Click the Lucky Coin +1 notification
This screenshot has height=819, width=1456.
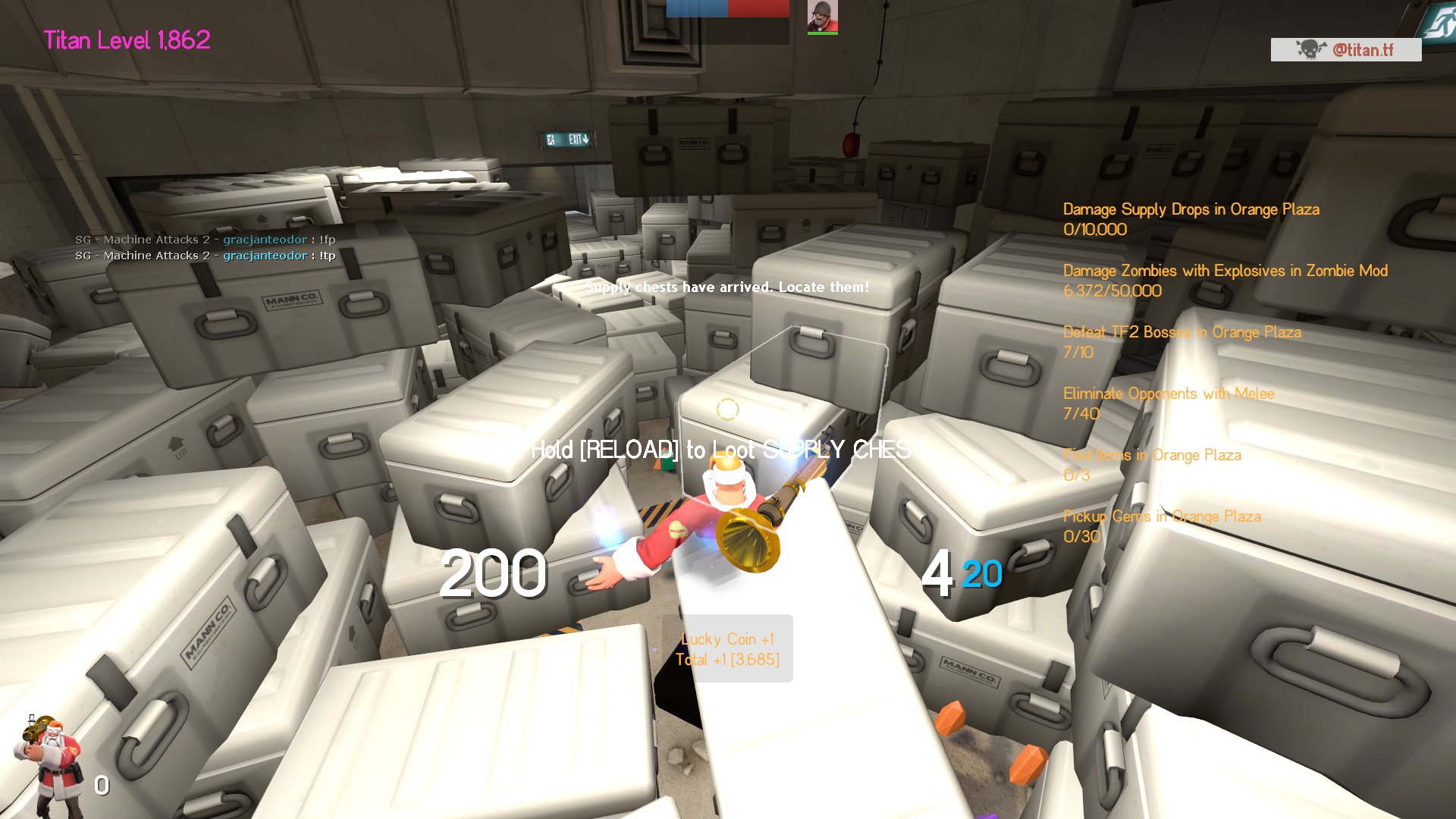coord(727,648)
